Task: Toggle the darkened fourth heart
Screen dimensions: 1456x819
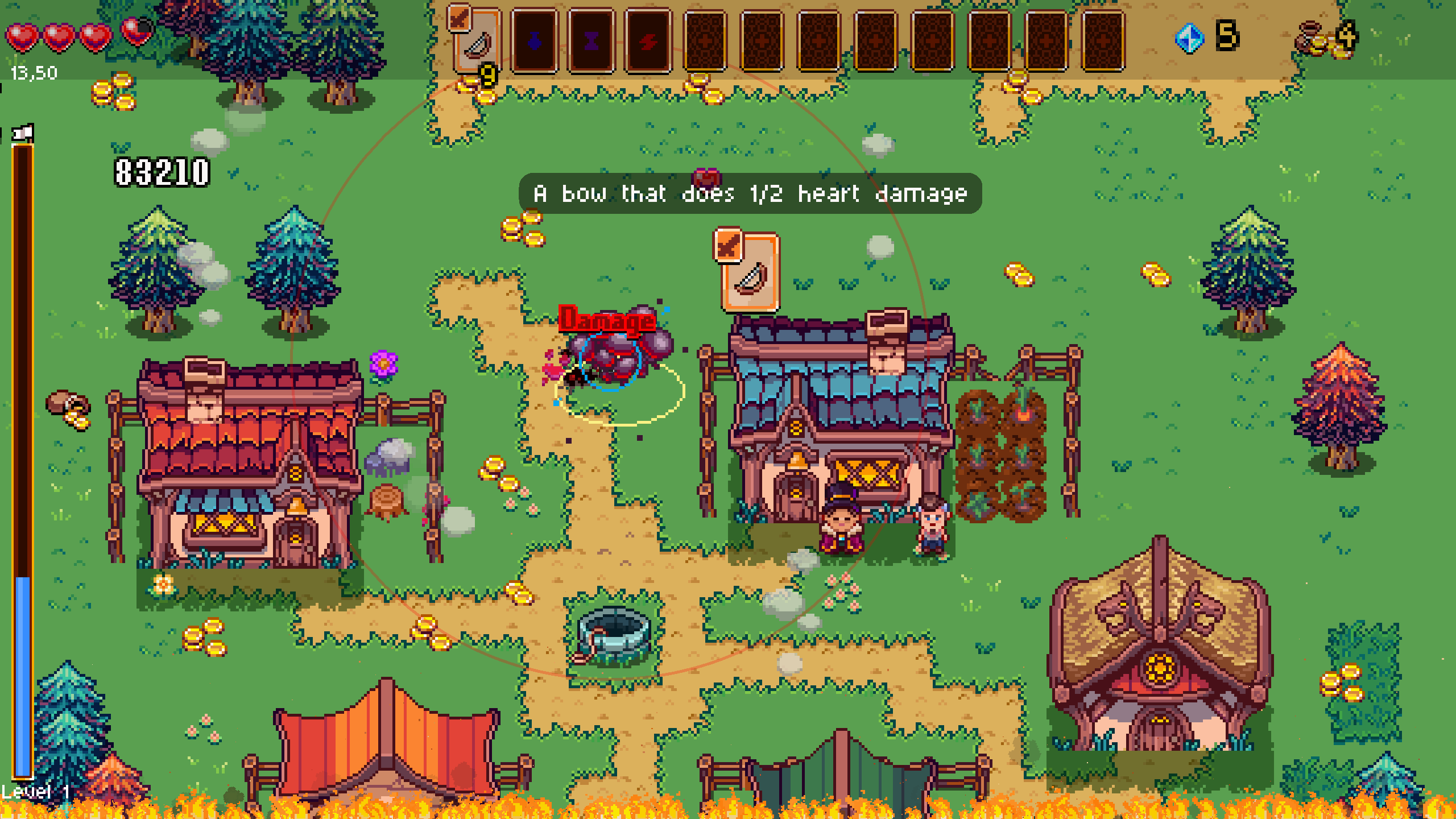Action: (x=134, y=32)
